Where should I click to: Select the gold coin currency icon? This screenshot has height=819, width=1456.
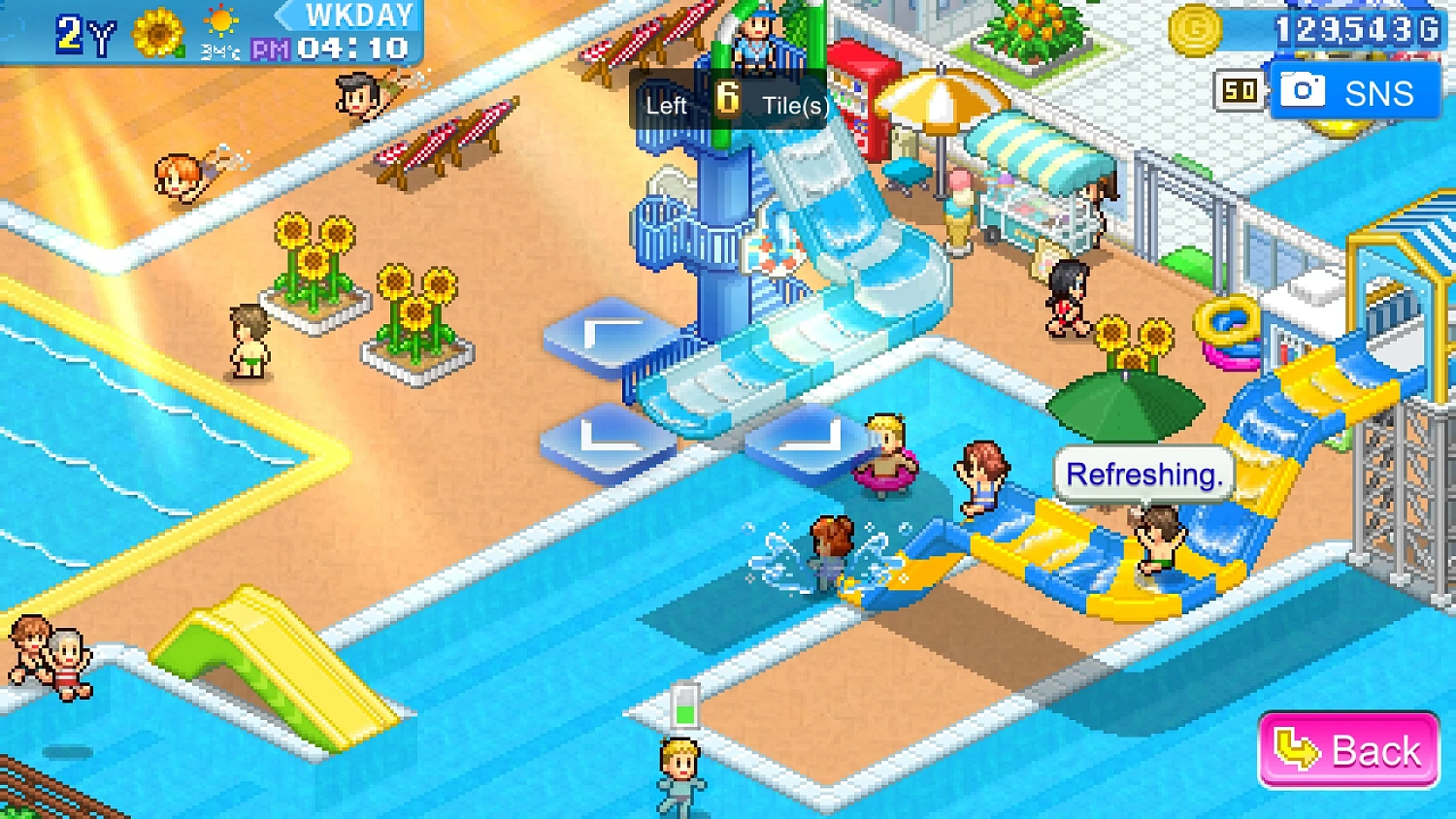point(1196,29)
